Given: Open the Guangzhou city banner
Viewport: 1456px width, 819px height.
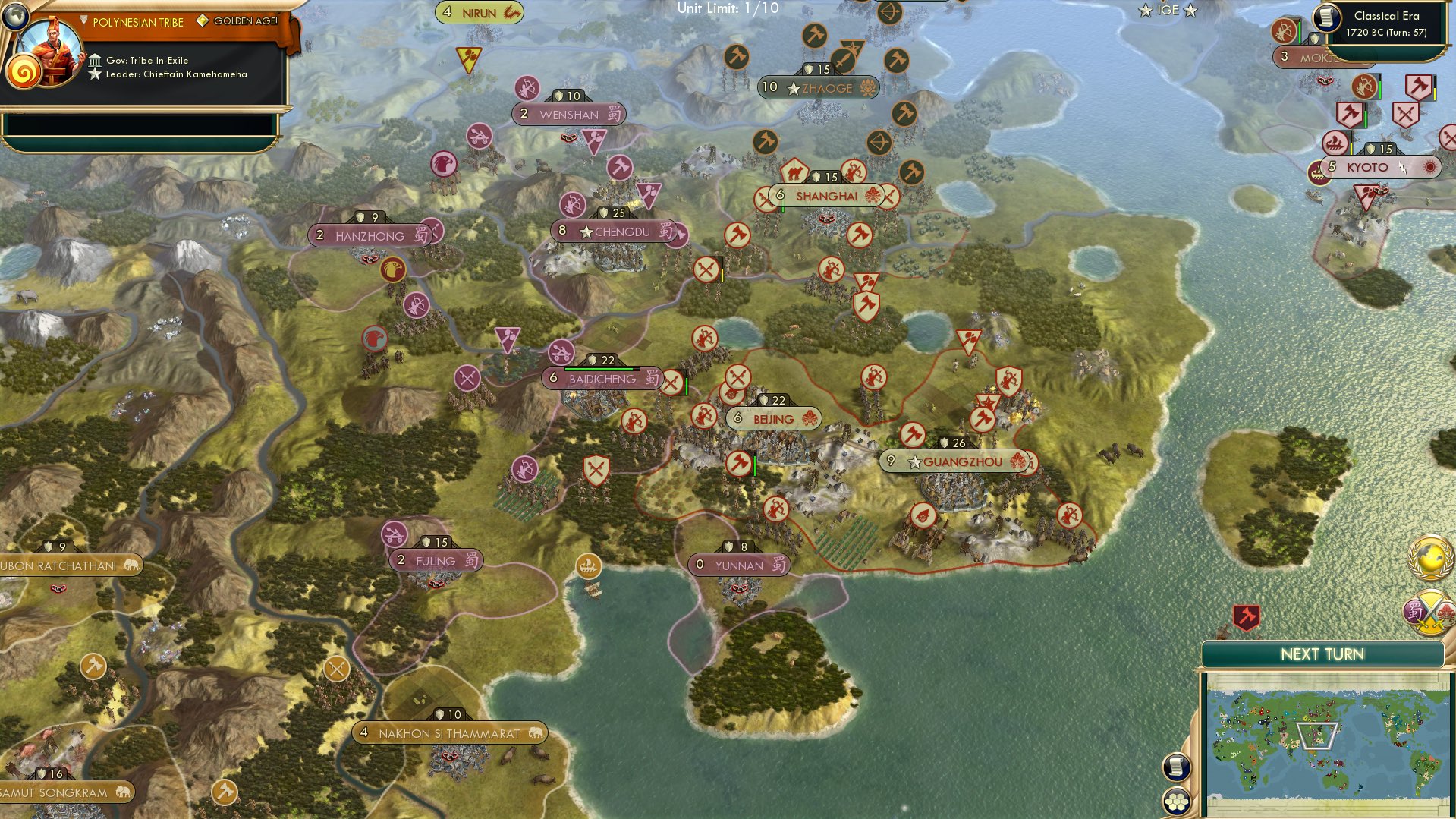Looking at the screenshot, I should point(954,460).
